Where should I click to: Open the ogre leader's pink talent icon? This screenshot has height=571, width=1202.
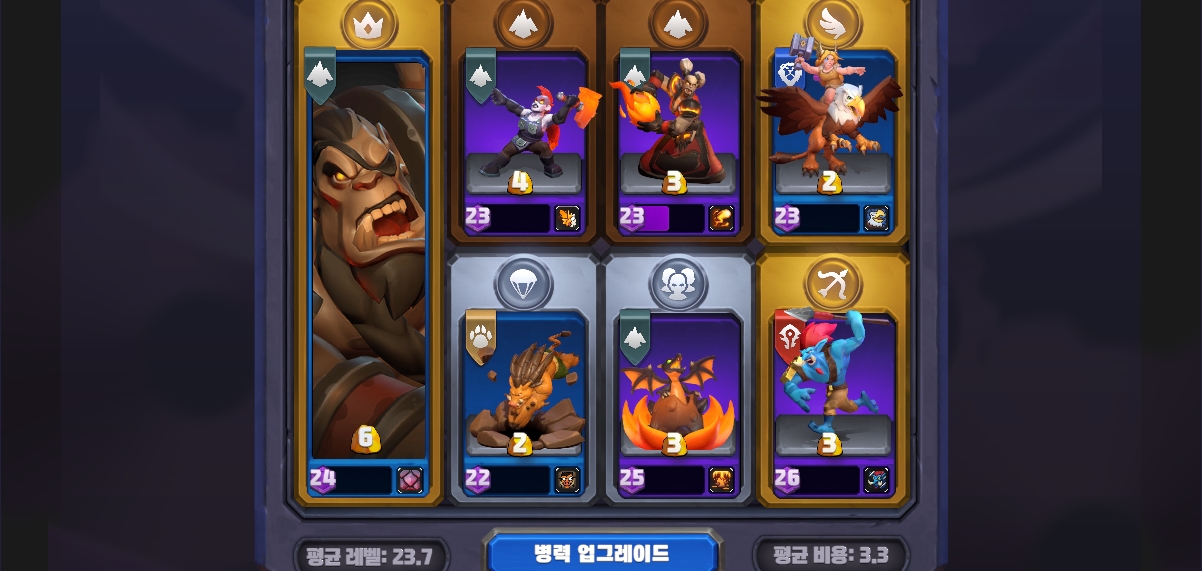[x=409, y=480]
